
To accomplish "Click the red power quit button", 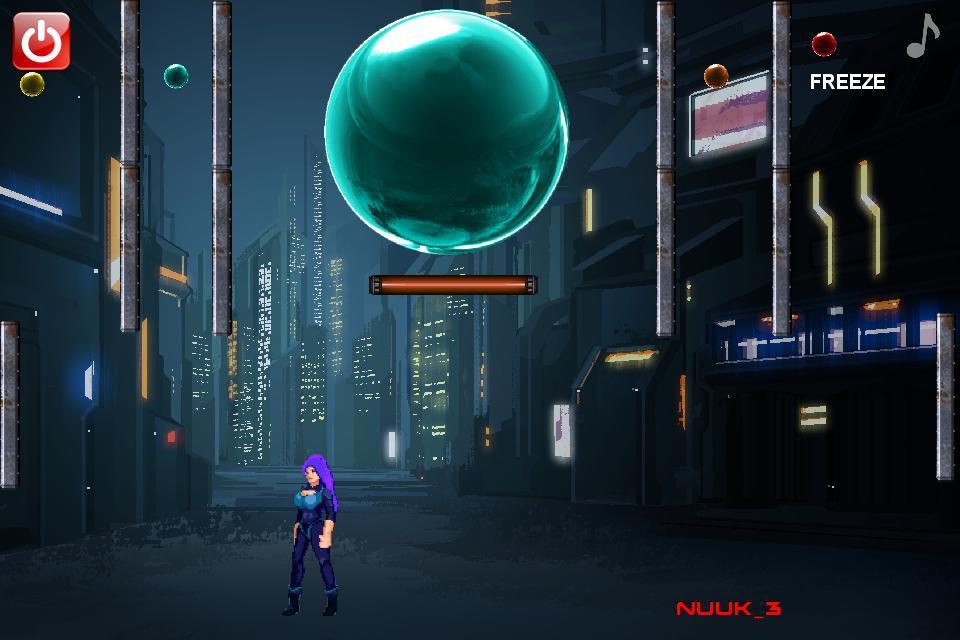I will click(41, 41).
